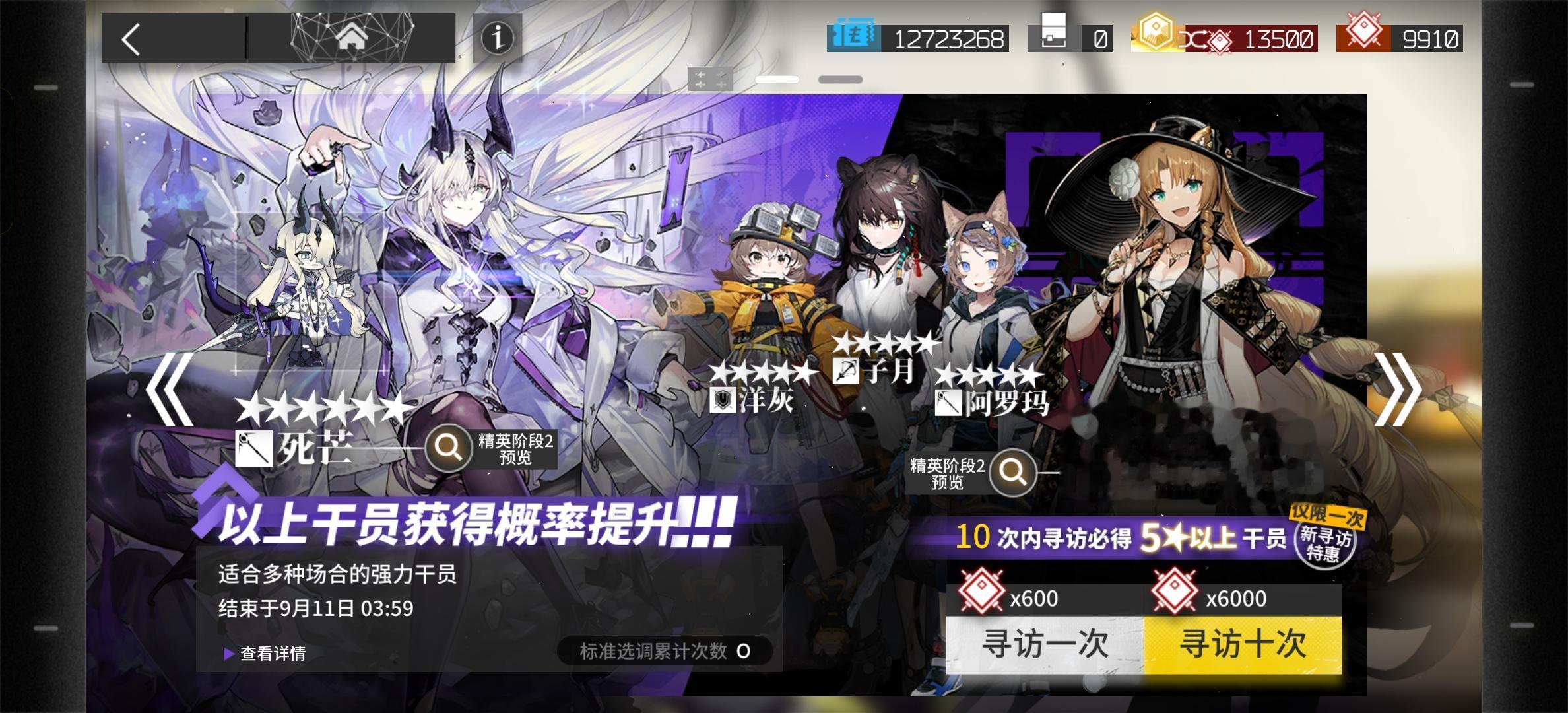Screen dimensions: 1568x713
Task: Click the blue headhunting ticket icon
Action: tap(855, 38)
